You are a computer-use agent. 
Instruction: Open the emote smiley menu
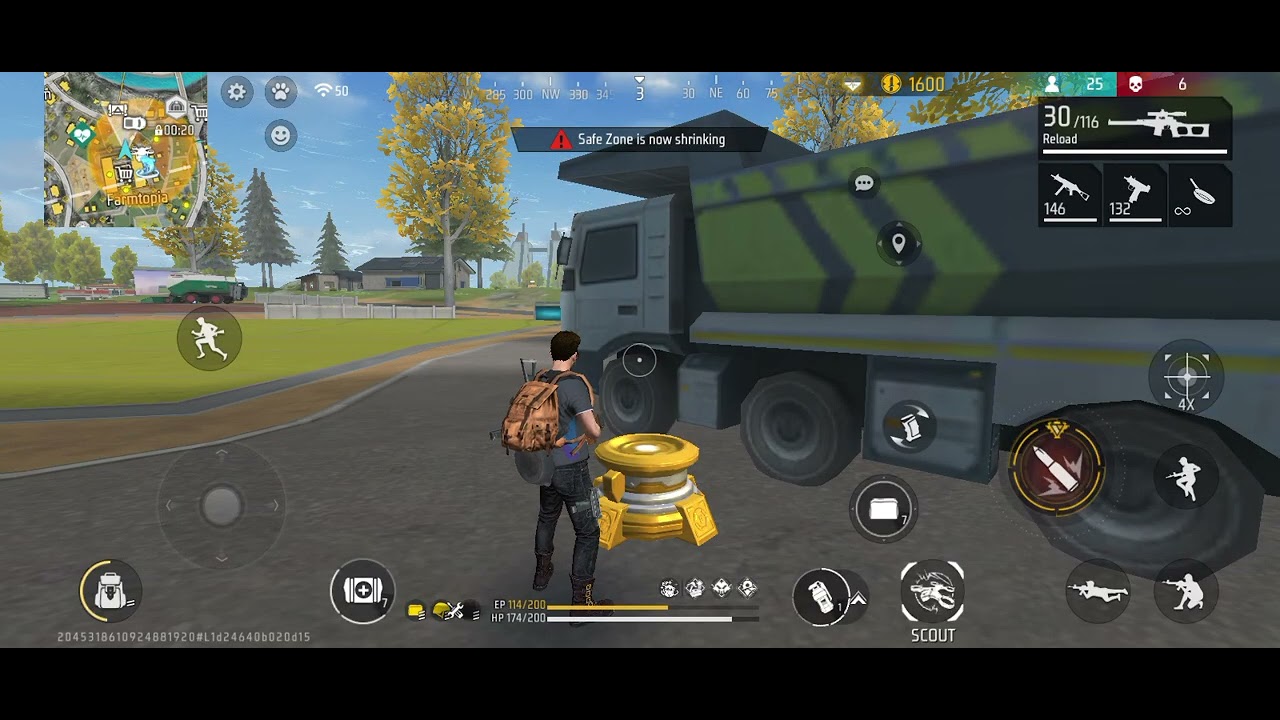tap(281, 135)
